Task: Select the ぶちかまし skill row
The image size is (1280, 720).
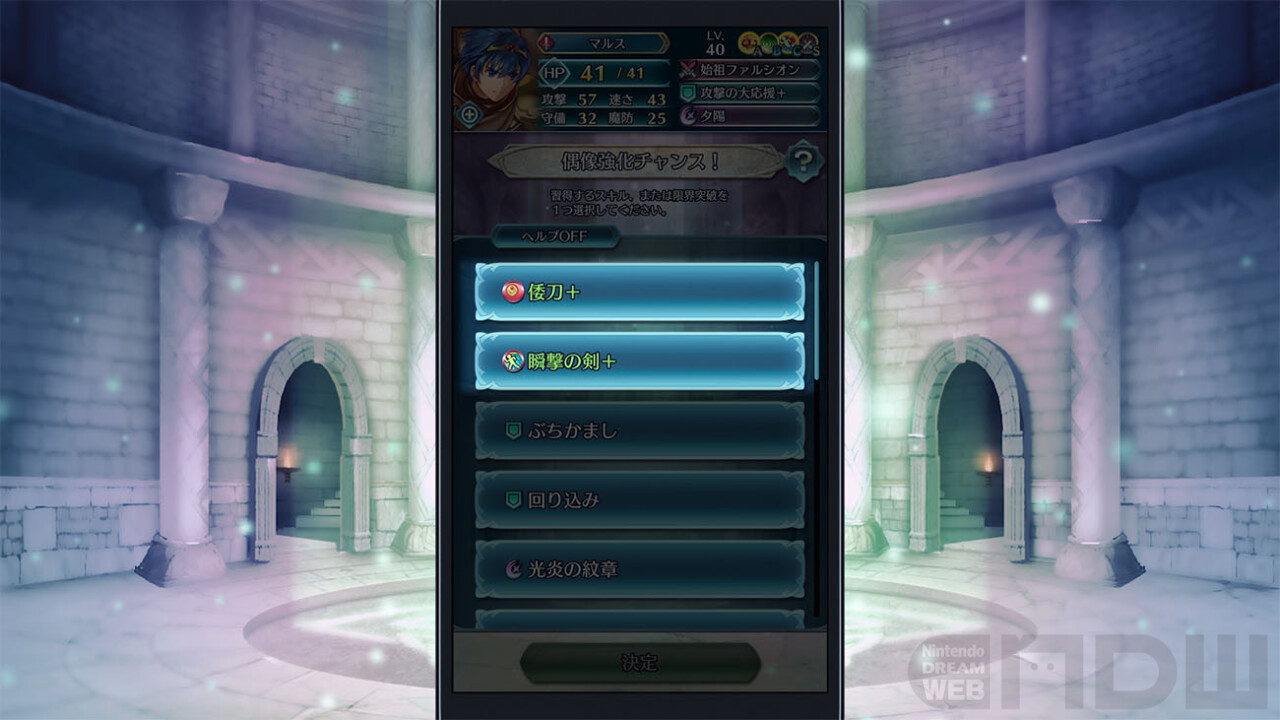Action: pyautogui.click(x=639, y=431)
